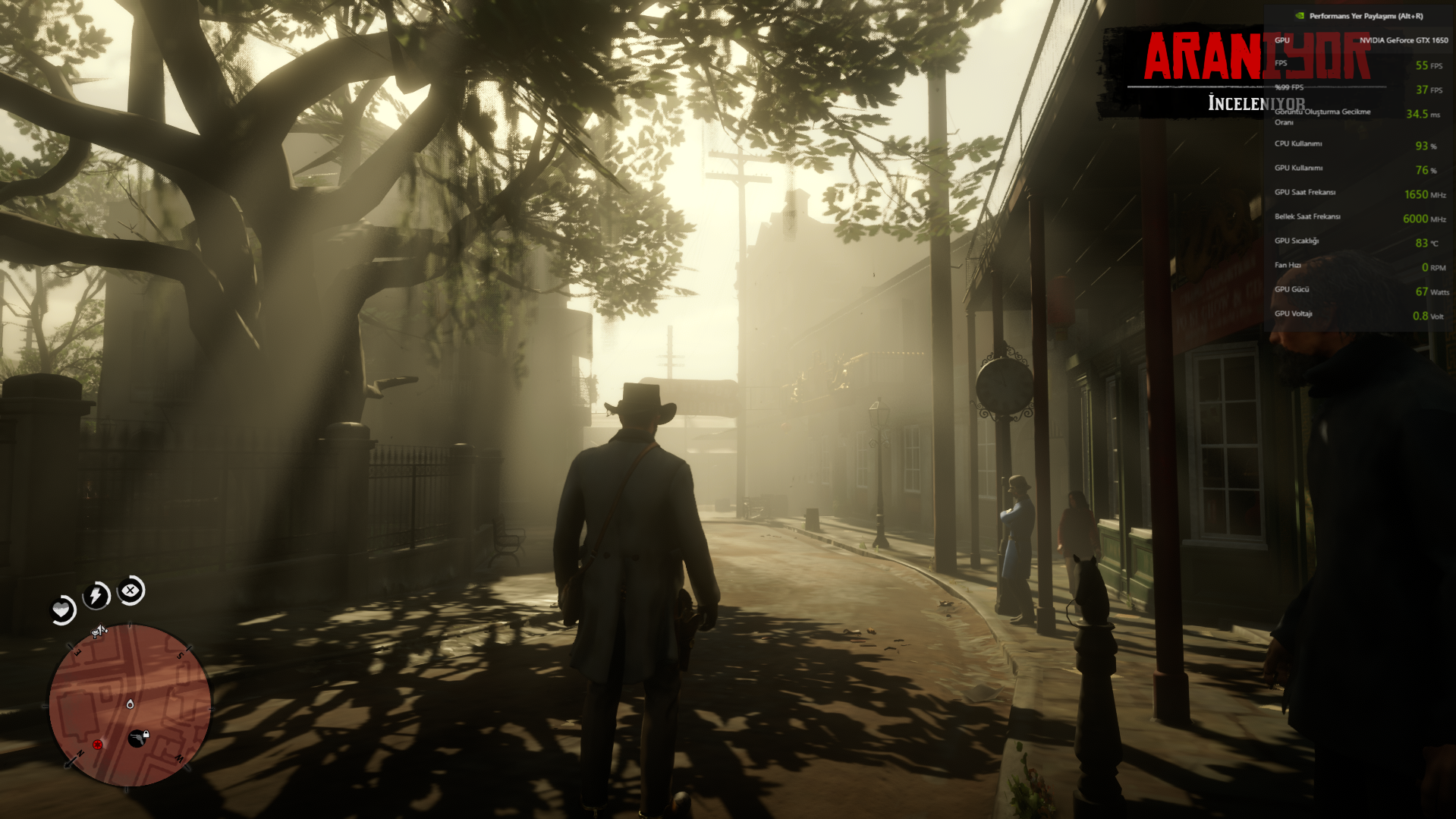Select the lightning bolt stamina core
The width and height of the screenshot is (1456, 819).
pyautogui.click(x=96, y=595)
